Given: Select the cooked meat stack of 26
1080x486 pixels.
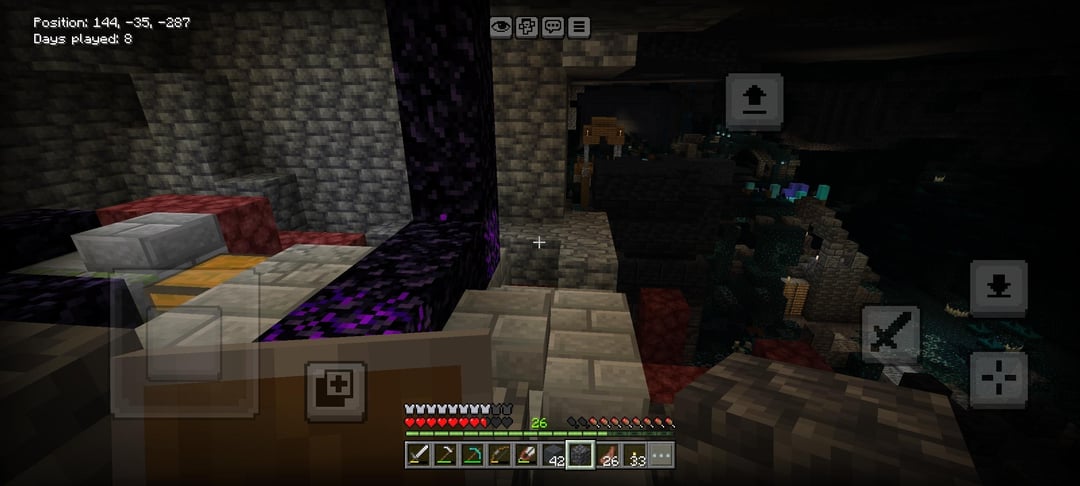Looking at the screenshot, I should [608, 455].
